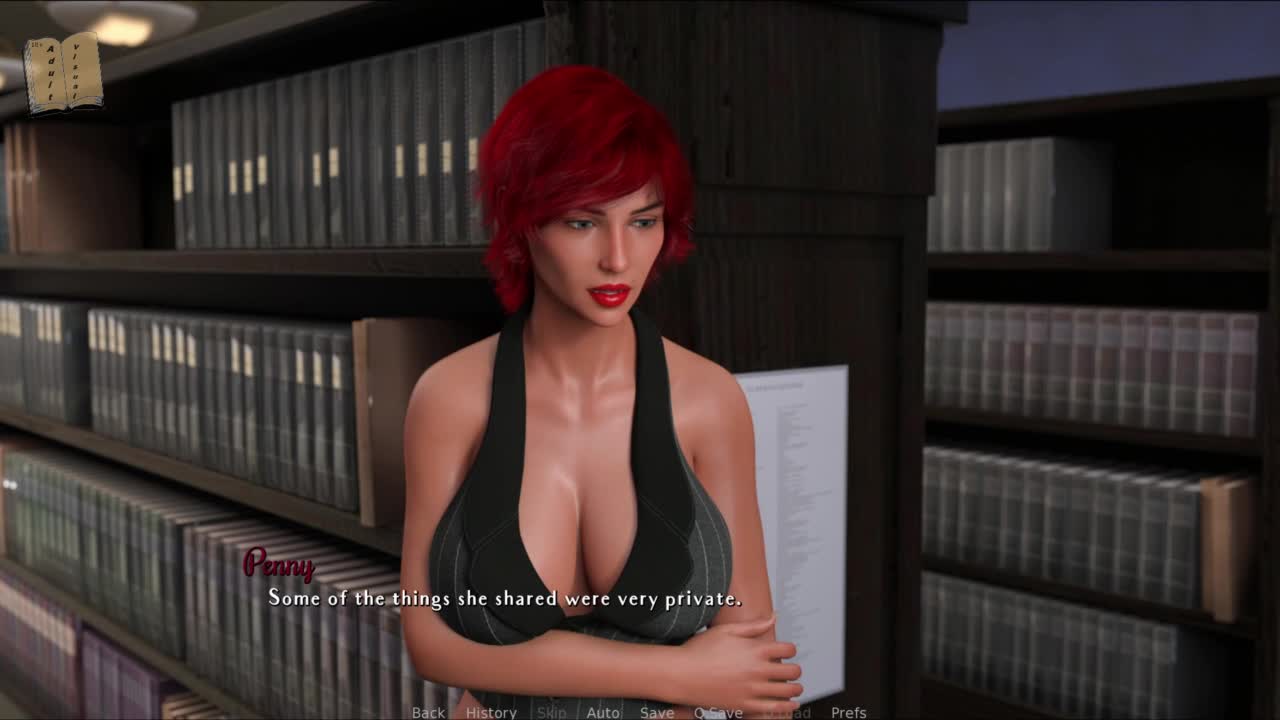The height and width of the screenshot is (720, 1280).
Task: Open the dialogue History log
Action: (491, 712)
